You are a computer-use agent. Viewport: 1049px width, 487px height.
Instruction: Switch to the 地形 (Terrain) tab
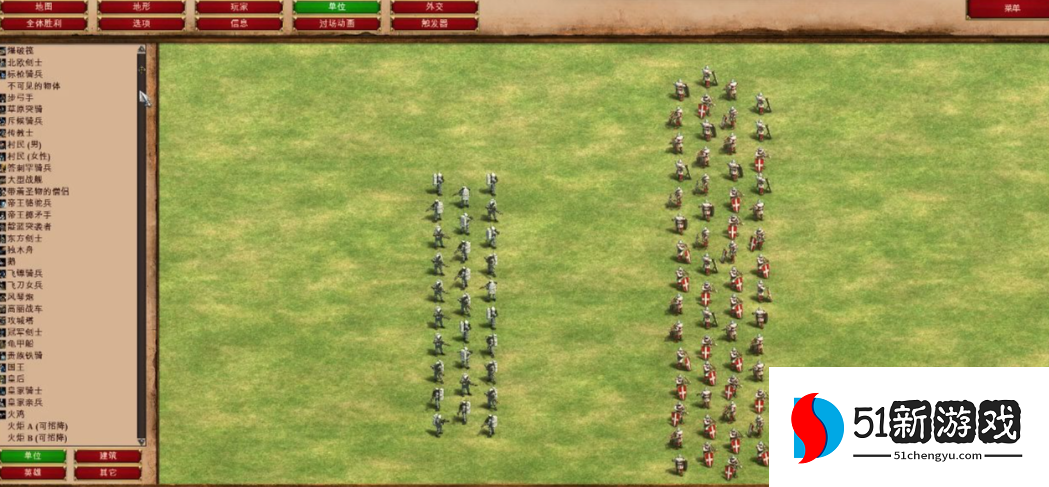click(141, 7)
